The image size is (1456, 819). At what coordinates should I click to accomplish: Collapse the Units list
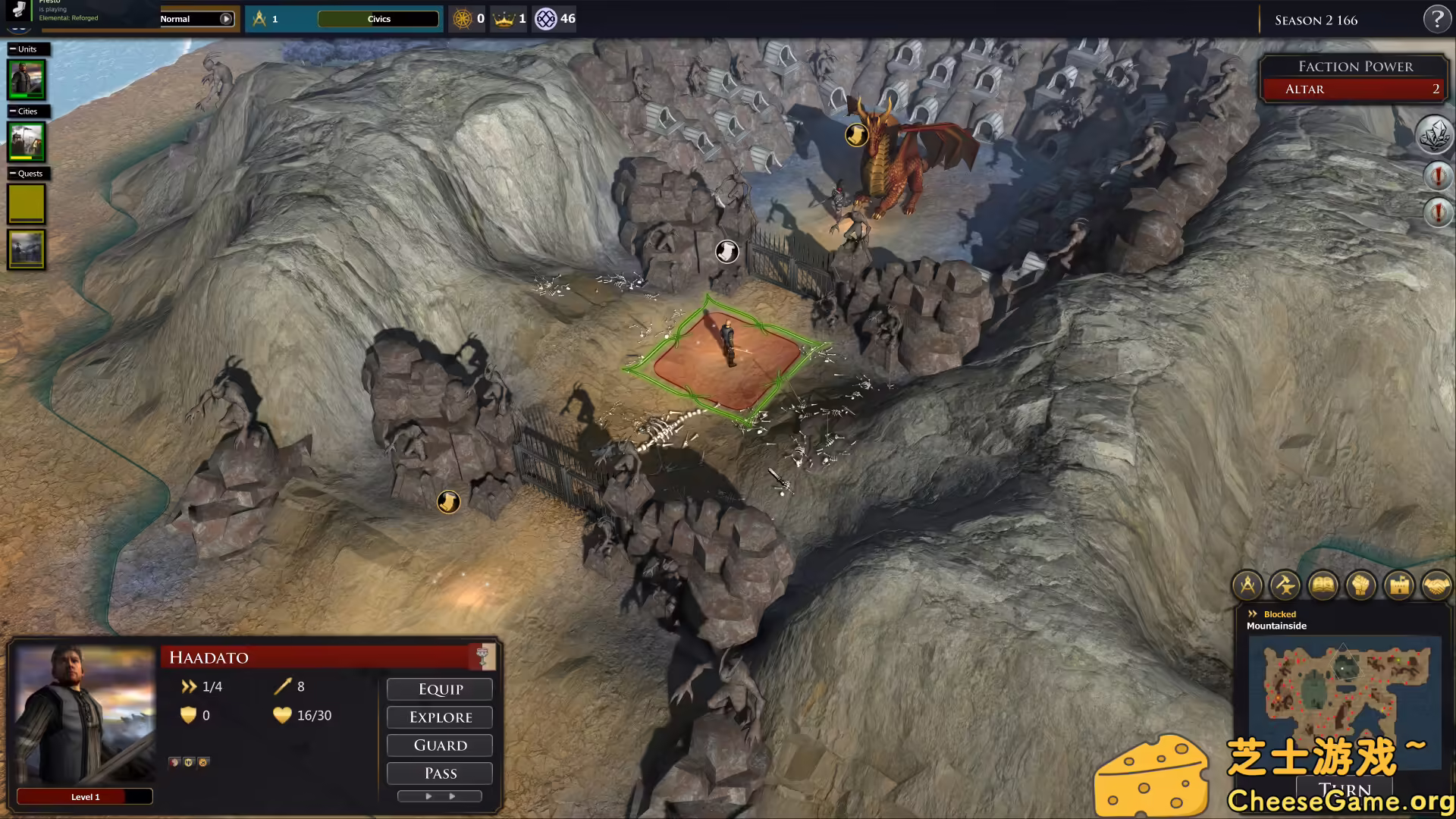(13, 49)
